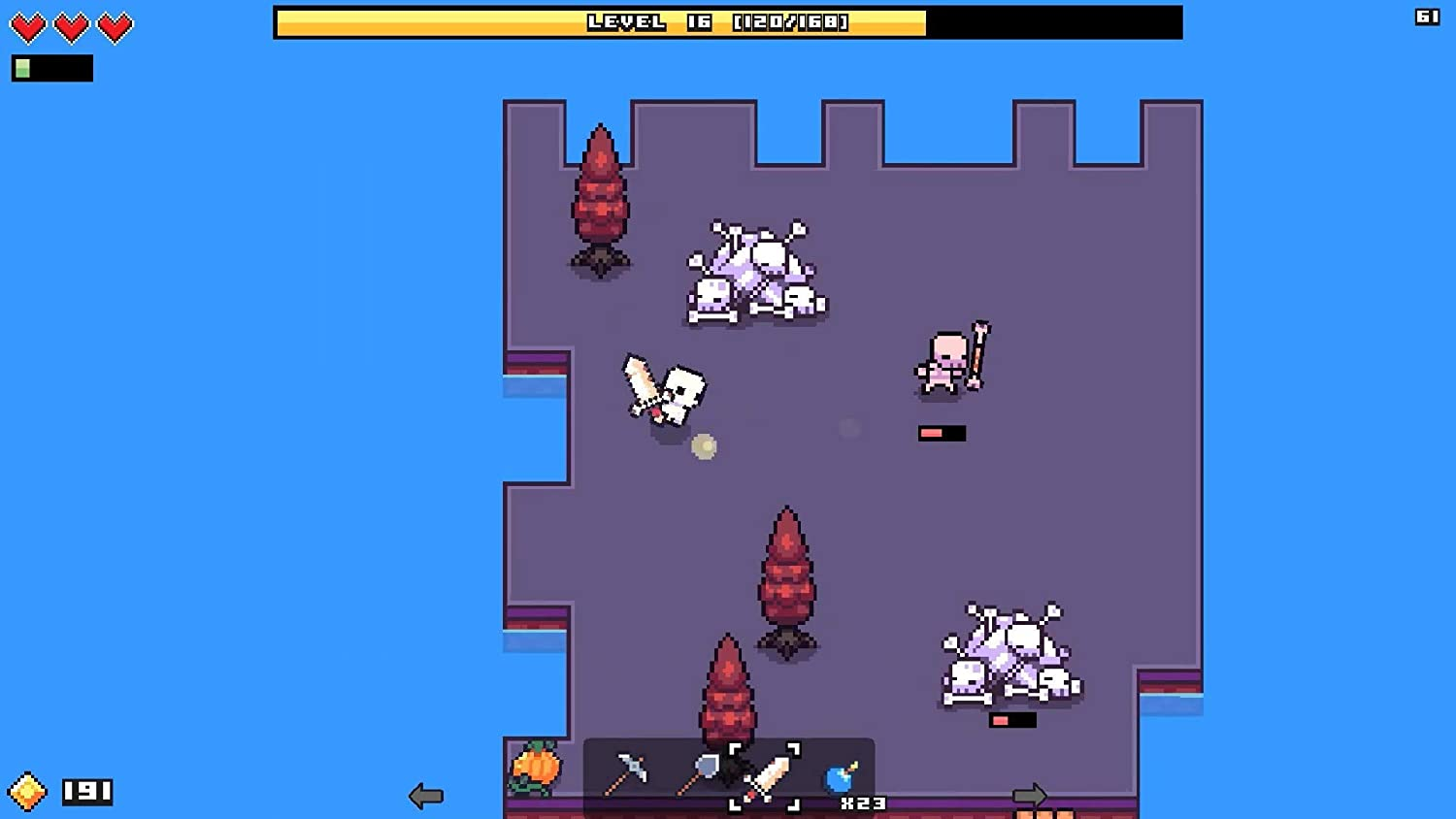Click the LEVEL 16 experience banner
The height and width of the screenshot is (819, 1456).
pyautogui.click(x=728, y=21)
